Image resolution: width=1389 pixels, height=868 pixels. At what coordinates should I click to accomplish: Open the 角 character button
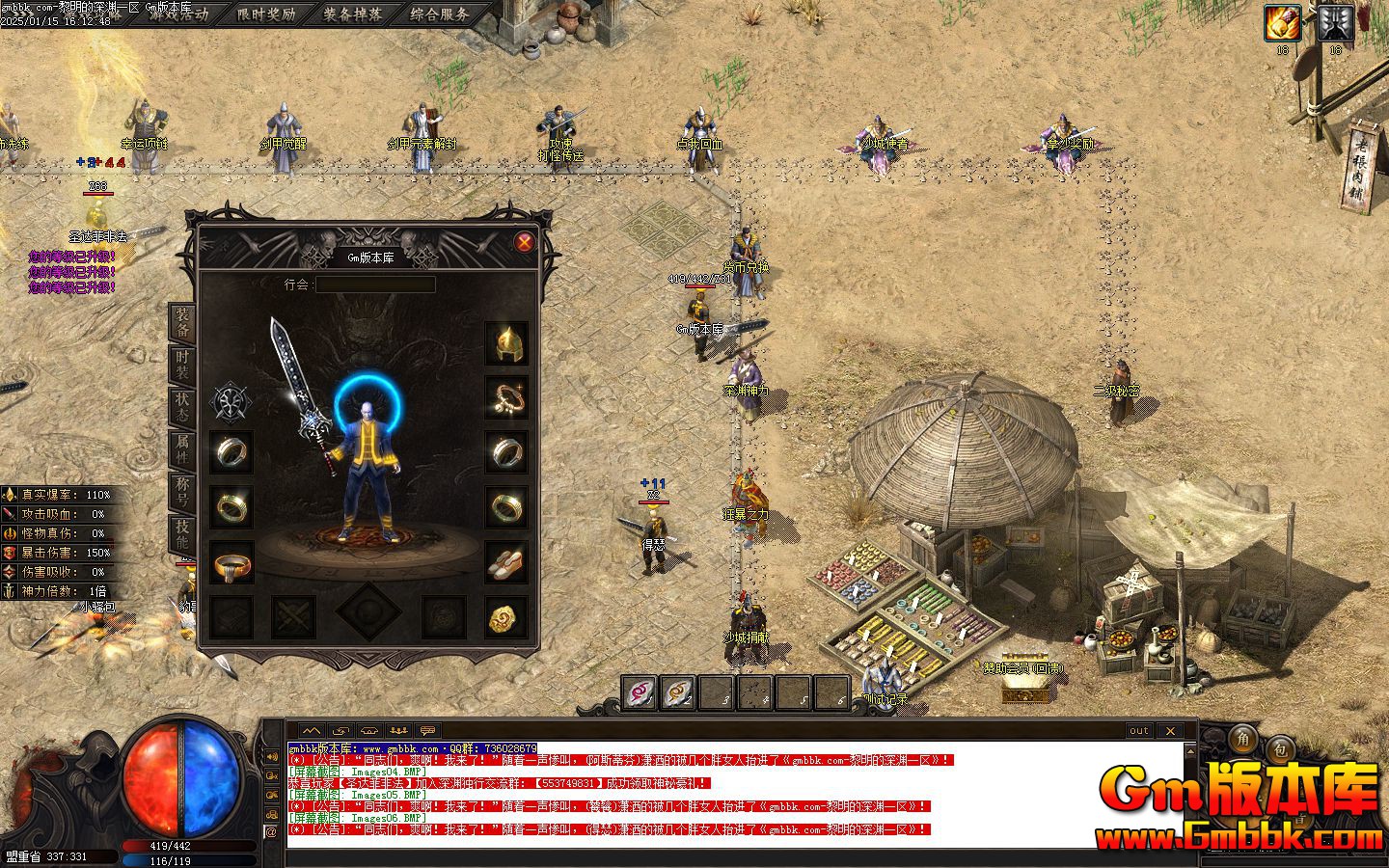(1243, 738)
